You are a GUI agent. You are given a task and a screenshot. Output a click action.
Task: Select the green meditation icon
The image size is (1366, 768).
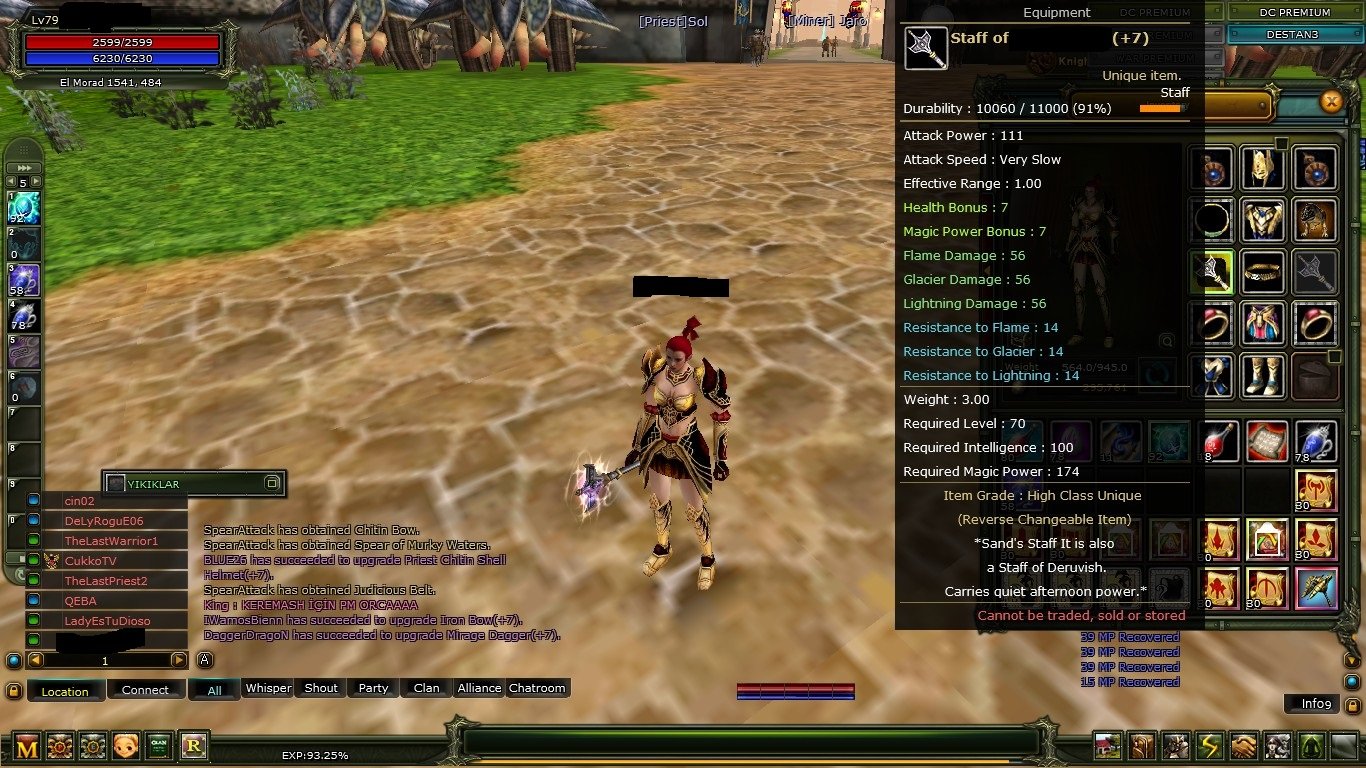click(1313, 747)
